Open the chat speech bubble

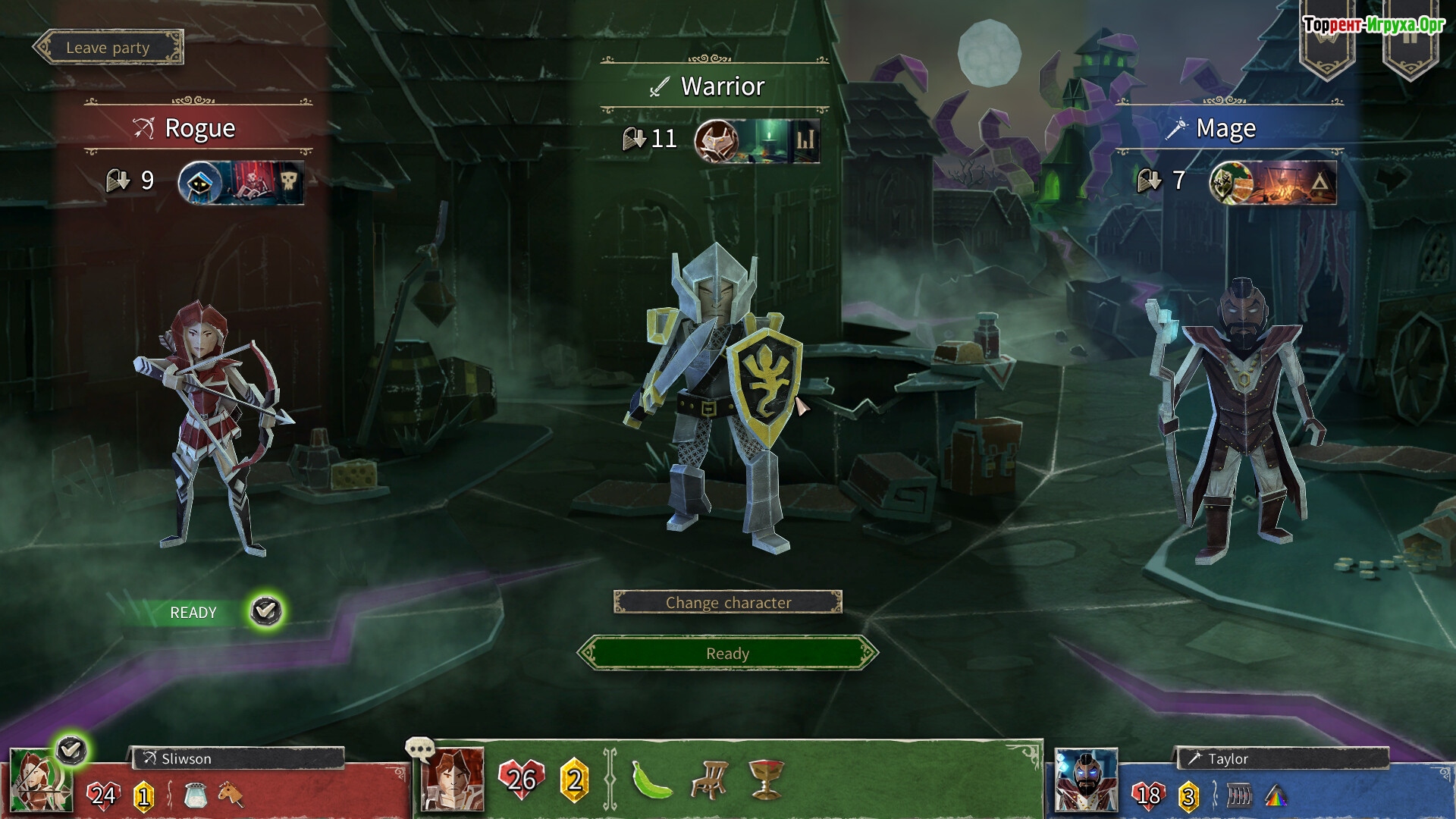(419, 749)
